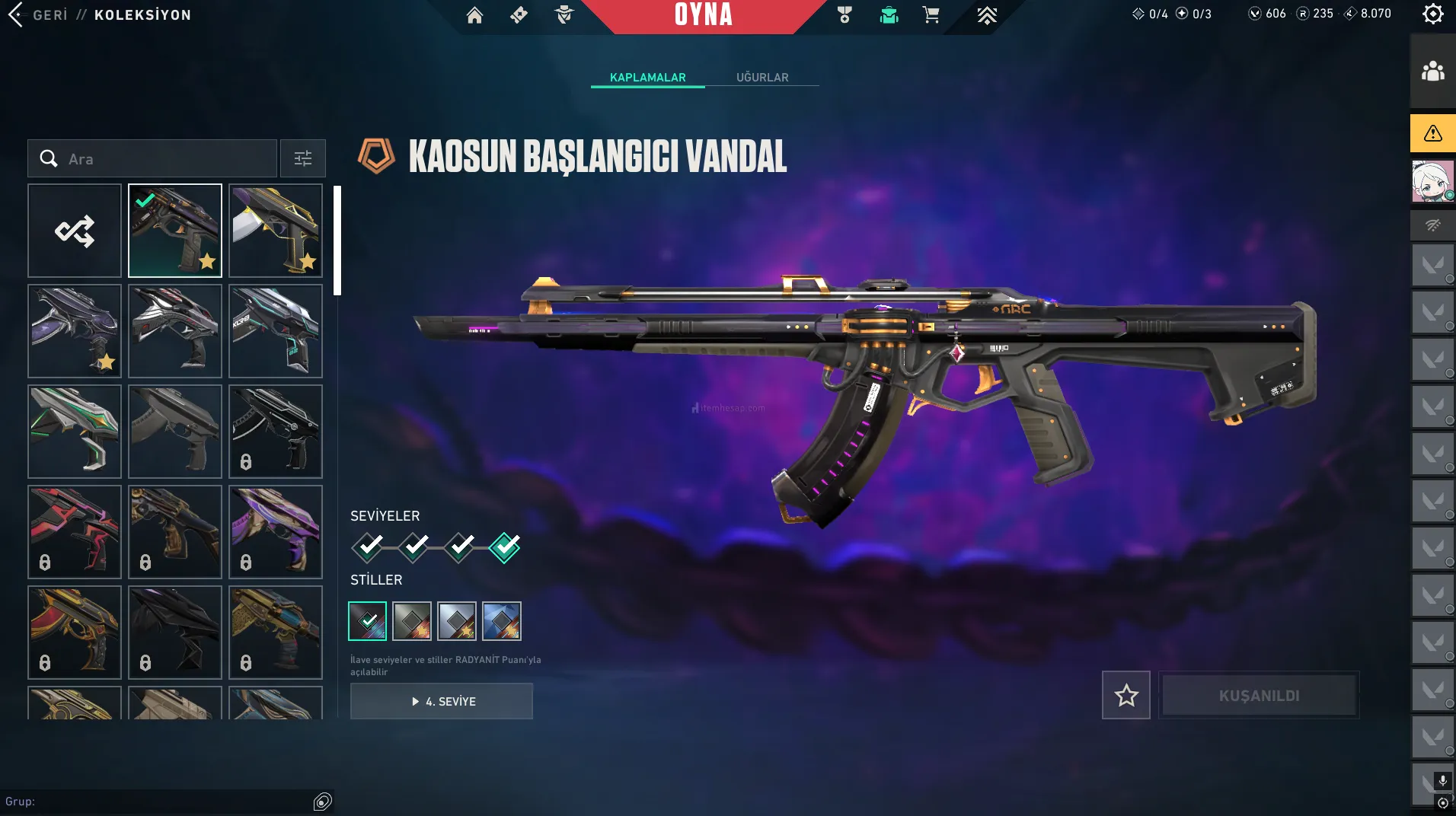Choose the blue style variant swatch
1456x816 pixels.
502,621
